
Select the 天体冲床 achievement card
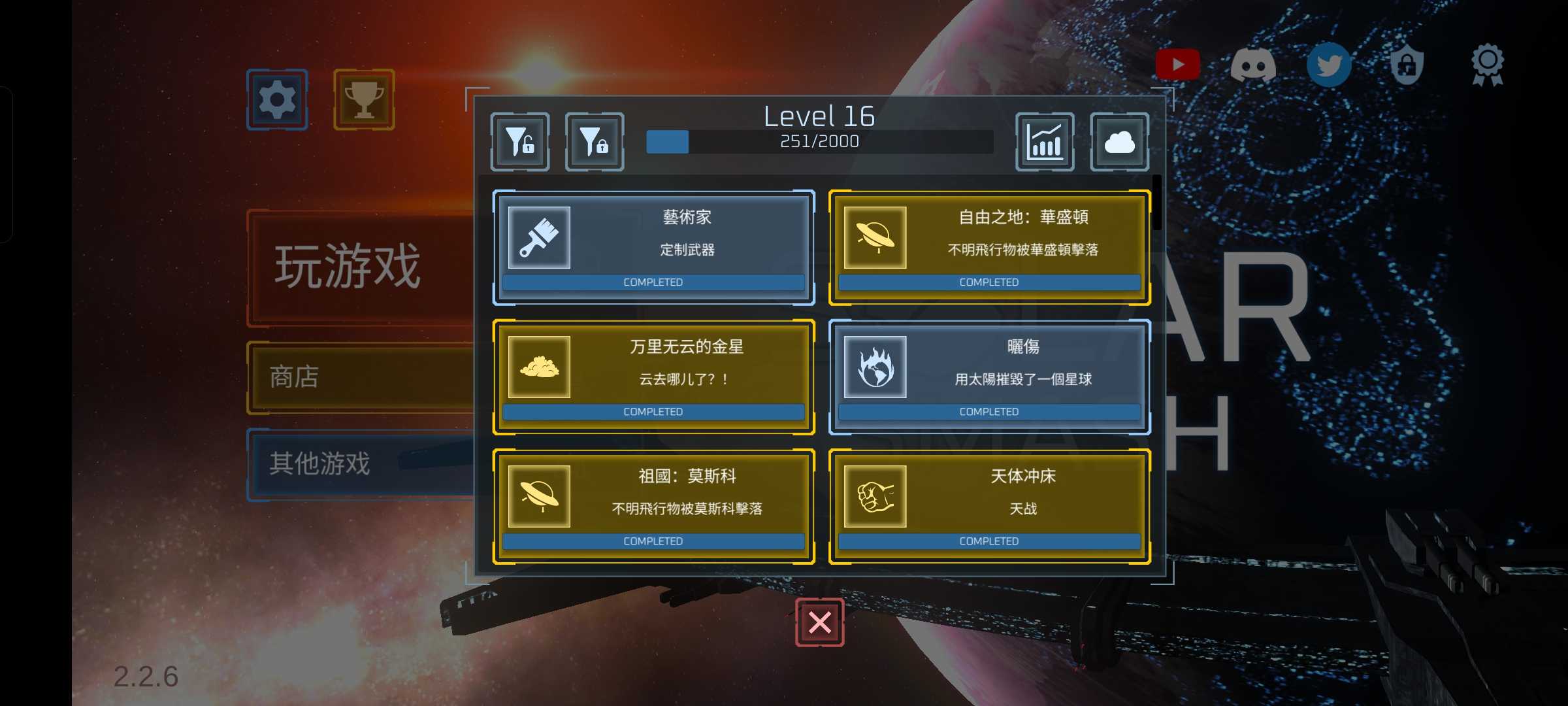click(988, 506)
